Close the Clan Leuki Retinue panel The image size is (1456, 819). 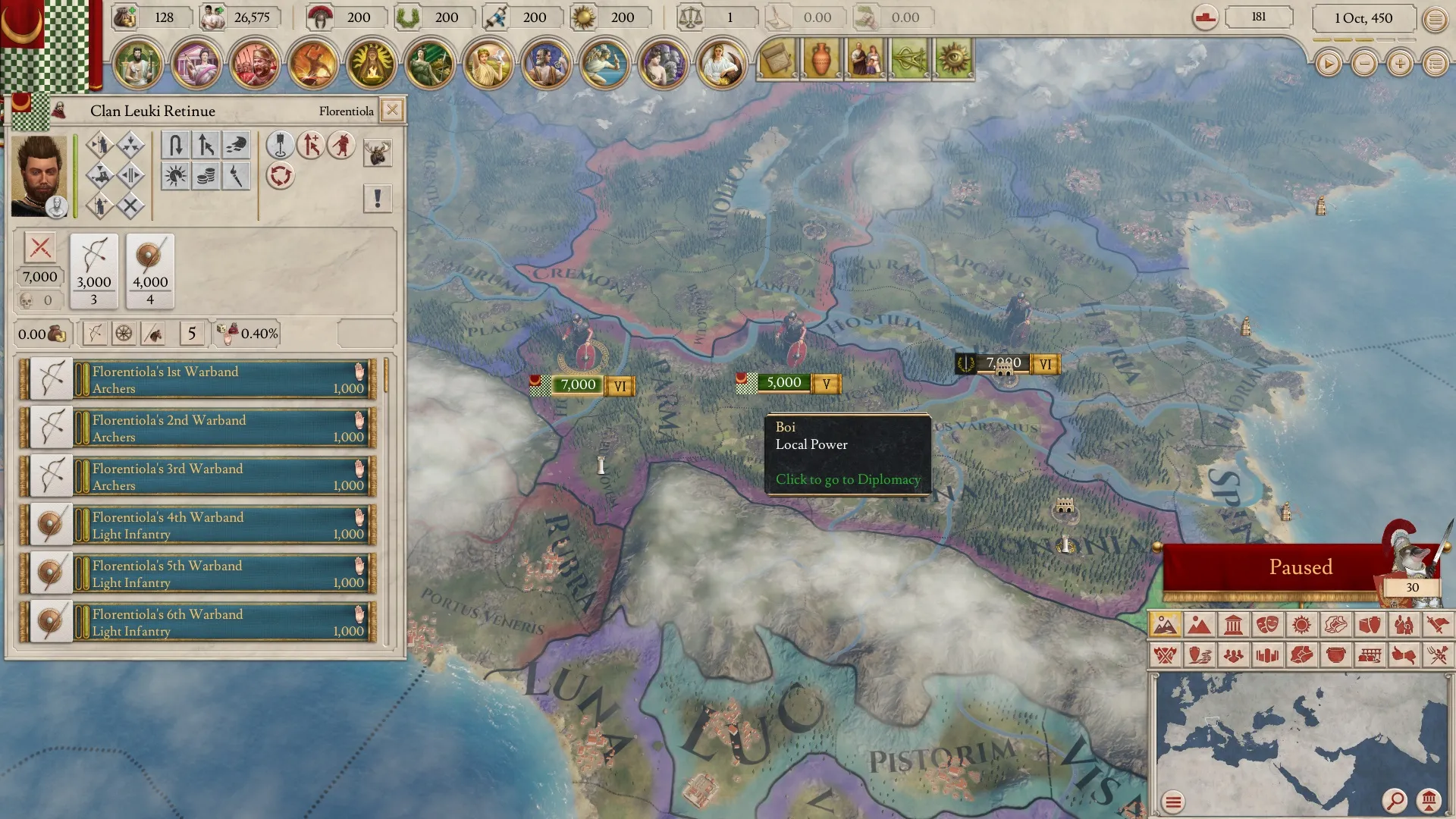(392, 111)
